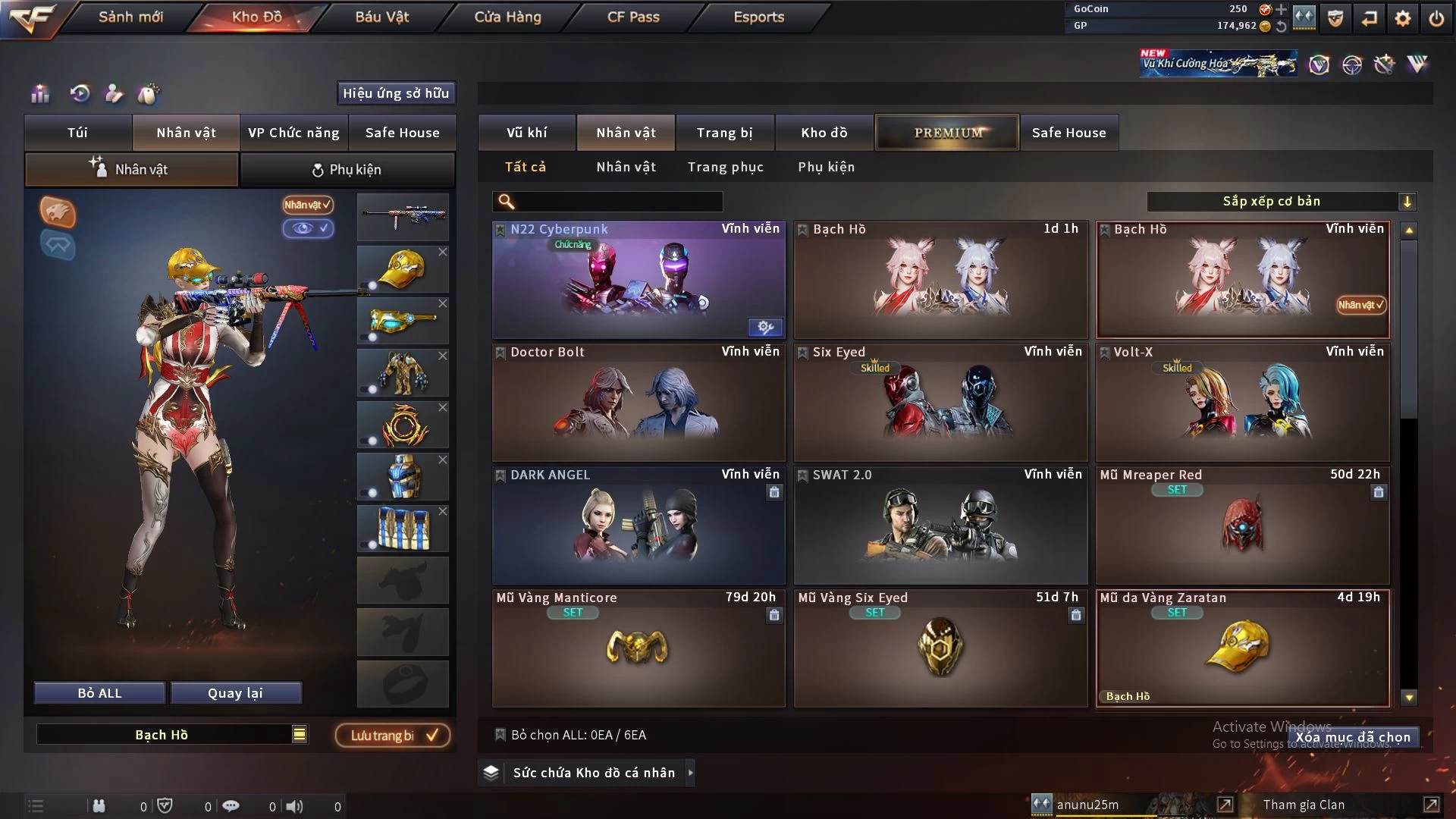Save loadout with Lưu trang bị
This screenshot has width=1456, height=819.
point(392,735)
